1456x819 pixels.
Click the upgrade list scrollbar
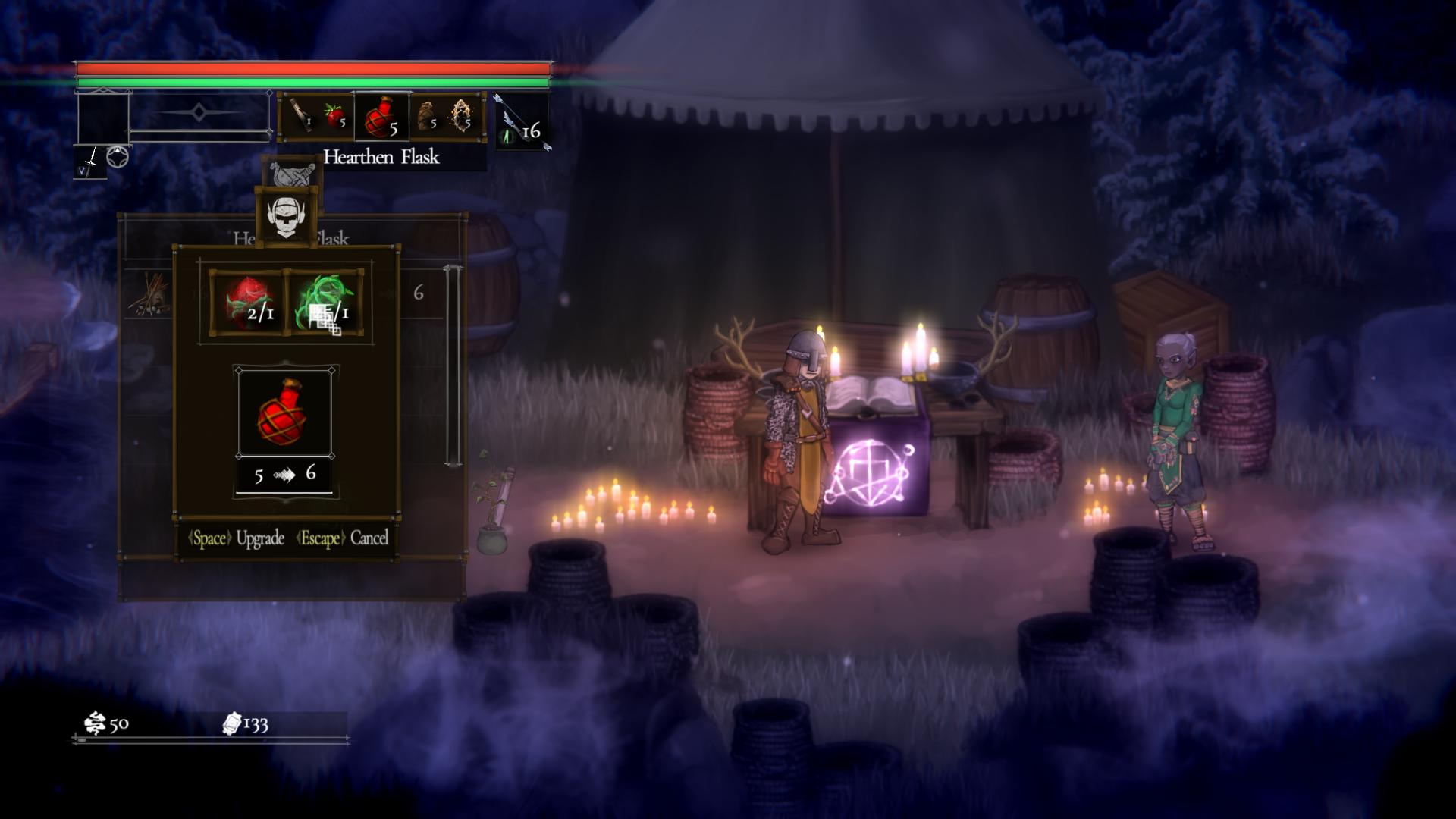[453, 365]
